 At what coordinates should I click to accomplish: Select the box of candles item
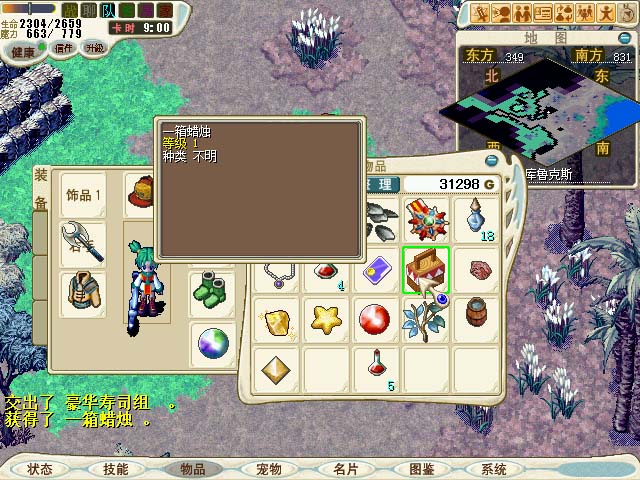click(425, 270)
